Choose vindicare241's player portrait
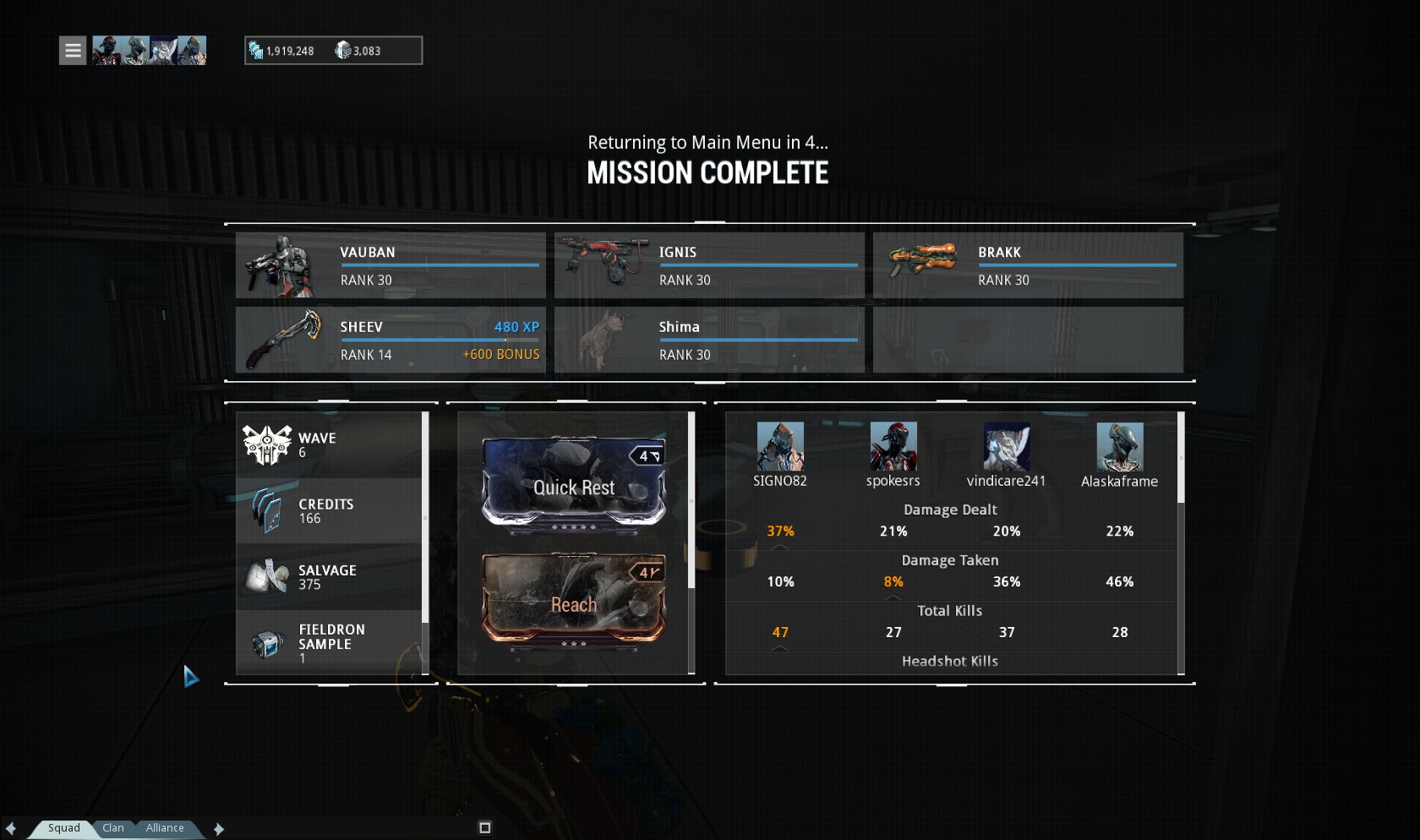Image resolution: width=1420 pixels, height=840 pixels. coord(1007,447)
